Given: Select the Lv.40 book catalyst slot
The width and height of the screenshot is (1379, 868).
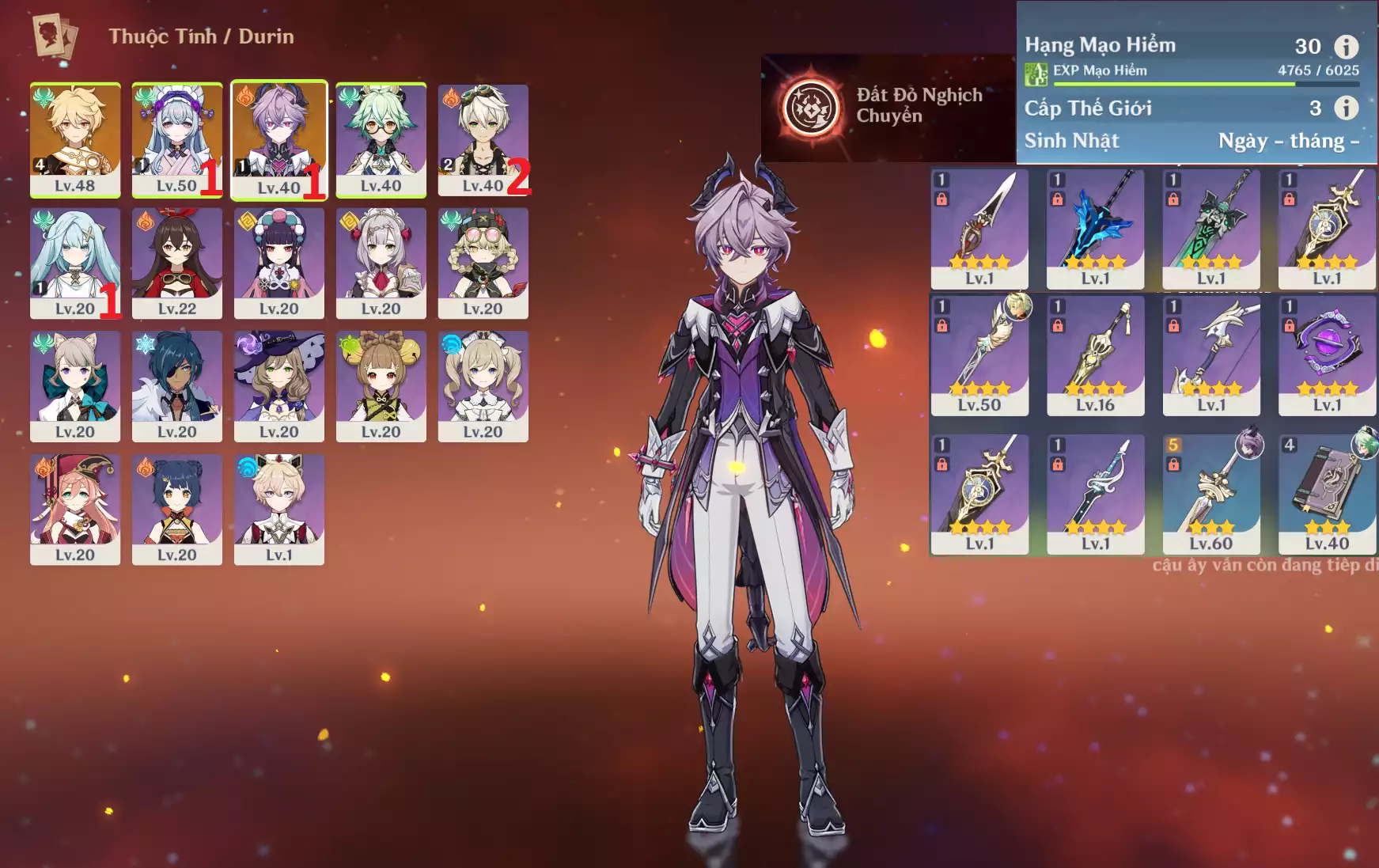Looking at the screenshot, I should click(x=1327, y=493).
